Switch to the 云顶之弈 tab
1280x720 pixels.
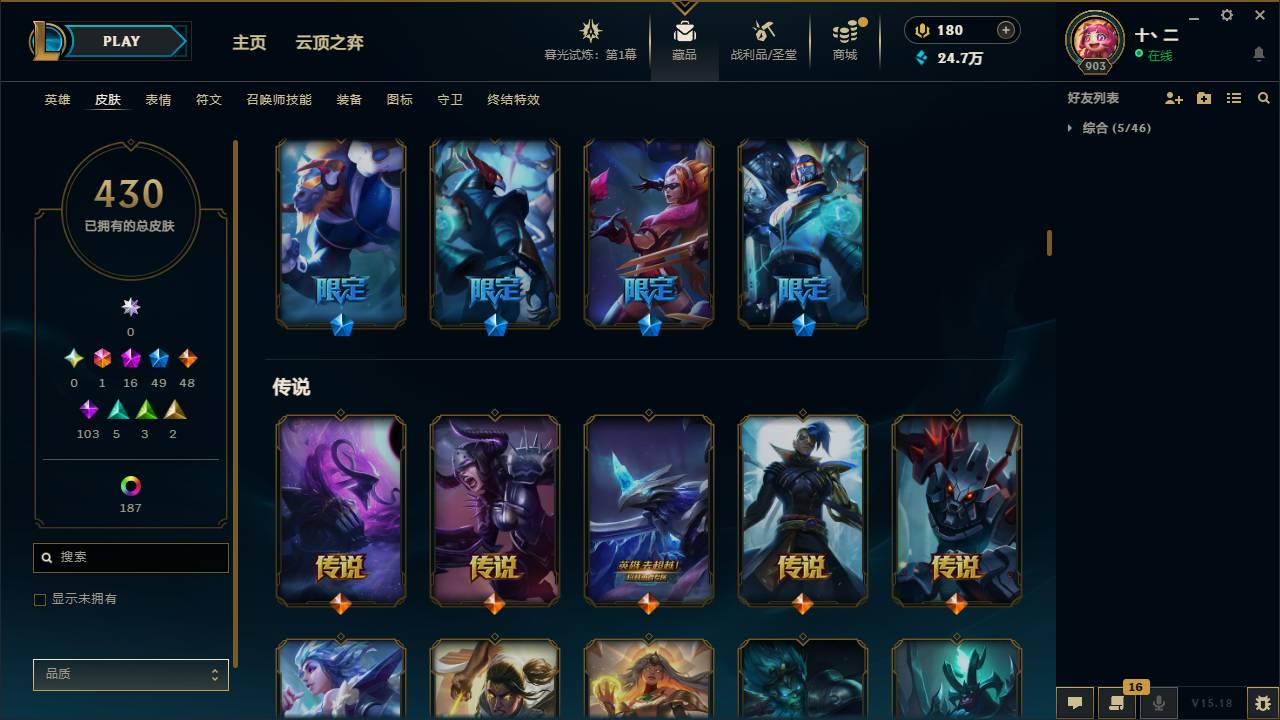coord(330,43)
